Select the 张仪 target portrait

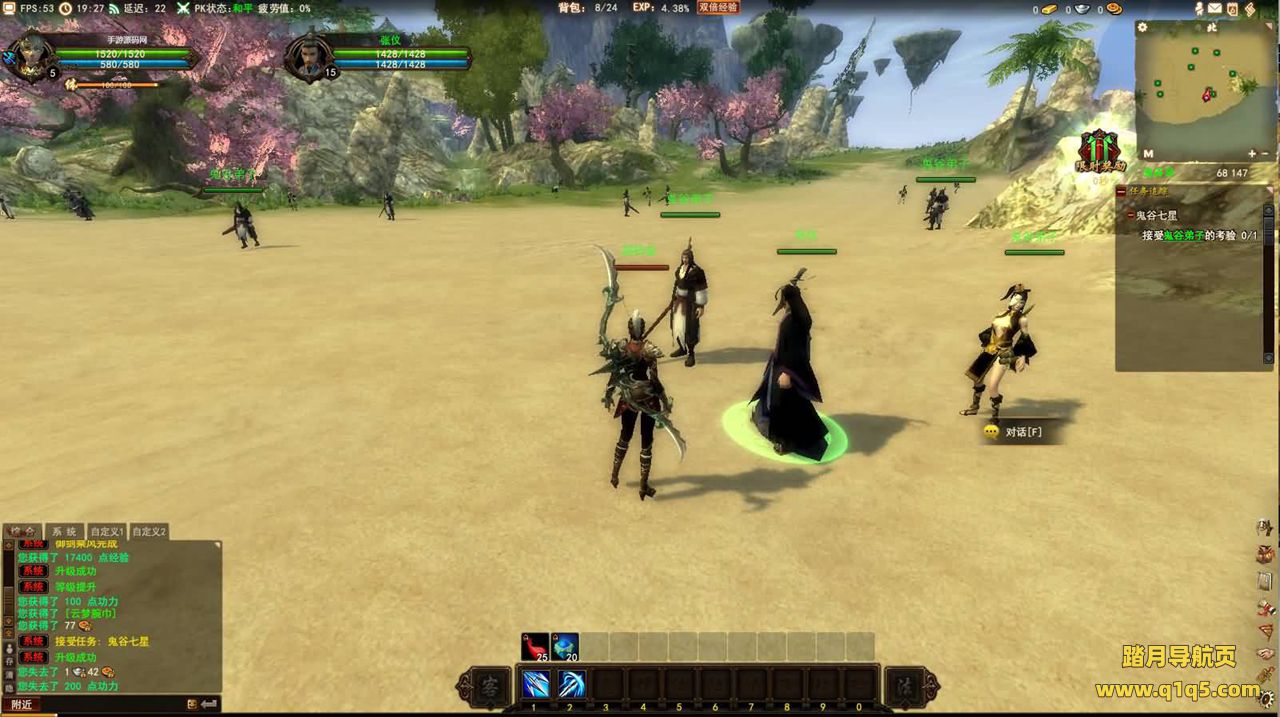pos(307,58)
